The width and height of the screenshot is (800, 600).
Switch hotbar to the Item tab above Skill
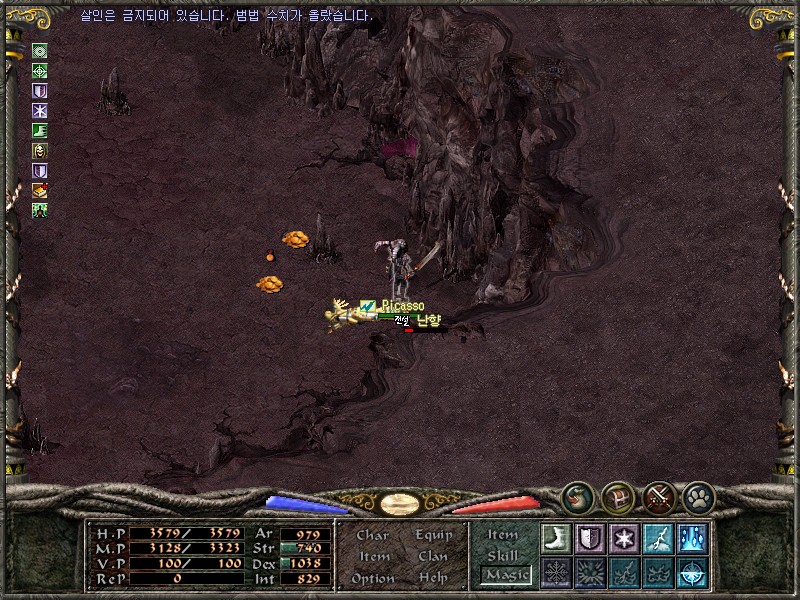[503, 535]
